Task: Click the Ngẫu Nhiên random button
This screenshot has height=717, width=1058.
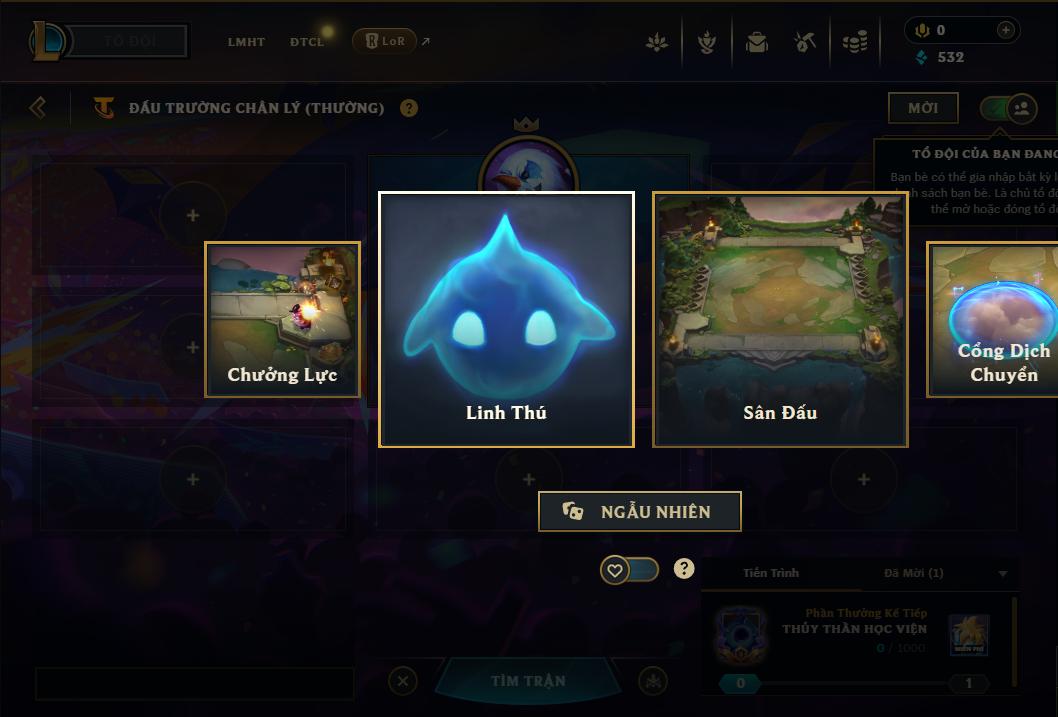Action: tap(639, 511)
